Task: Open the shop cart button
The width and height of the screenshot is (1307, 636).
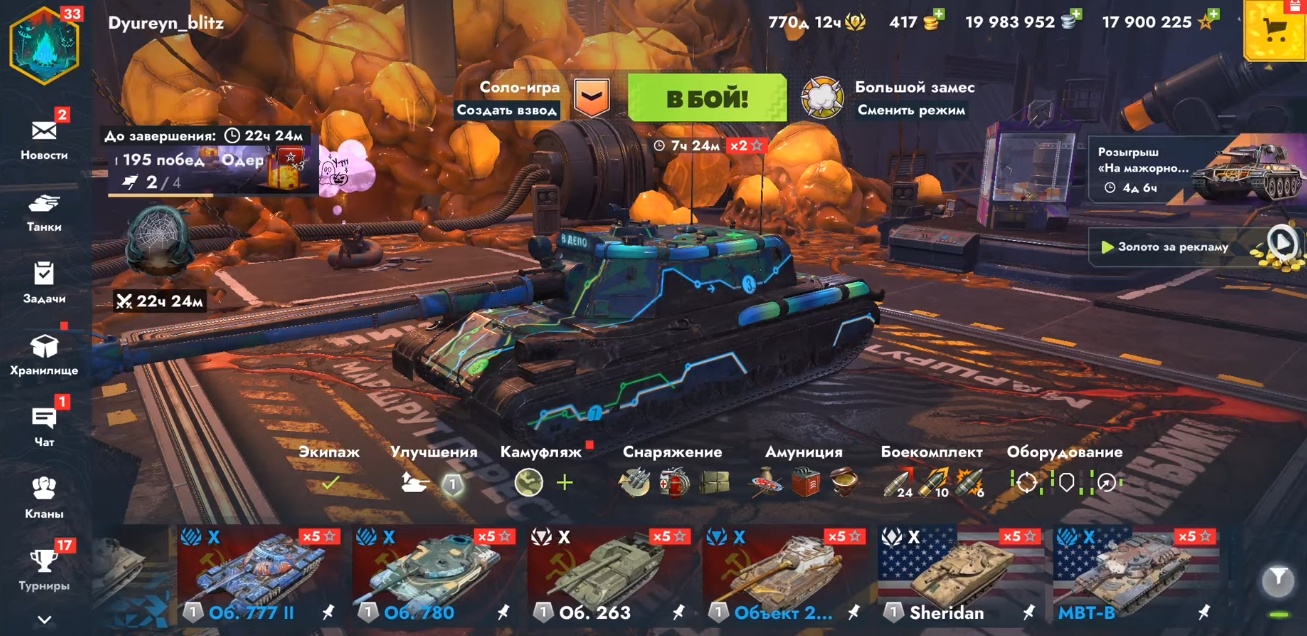Action: coord(1274,30)
